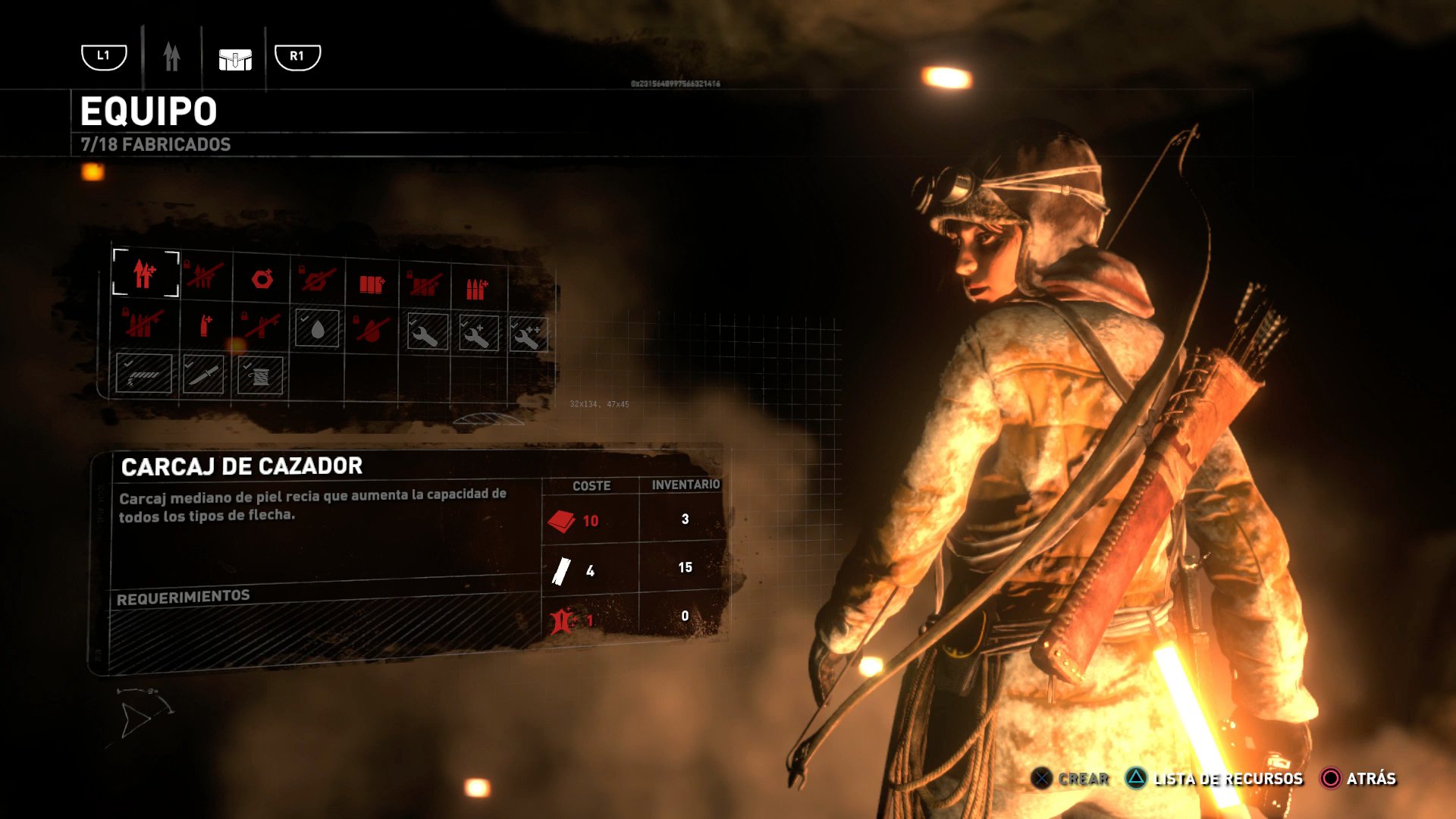Screen dimensions: 1456x819
Task: Click the basic wrench tool icon
Action: (x=426, y=334)
